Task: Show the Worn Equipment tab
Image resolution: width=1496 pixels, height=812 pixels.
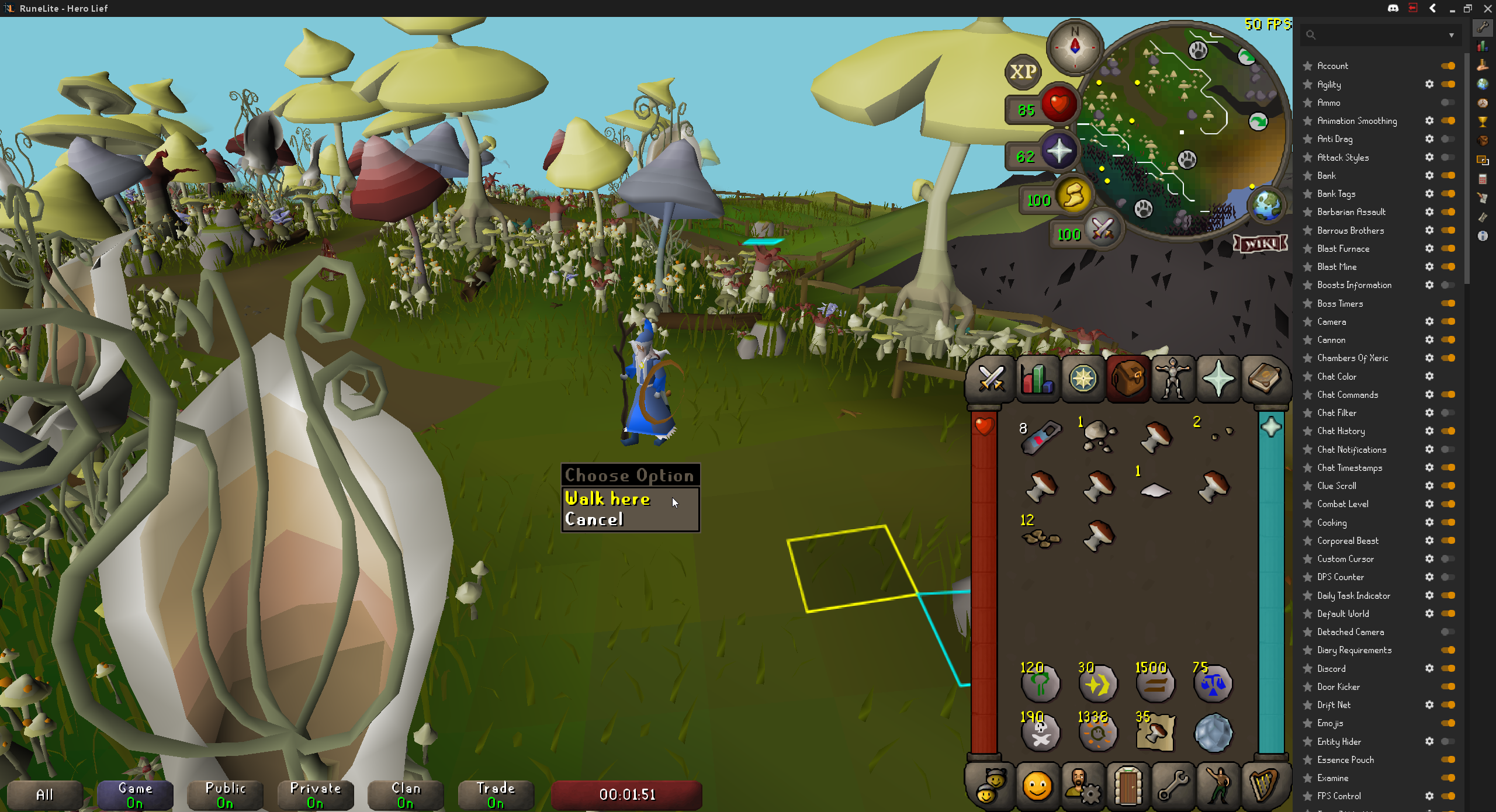Action: (1173, 379)
